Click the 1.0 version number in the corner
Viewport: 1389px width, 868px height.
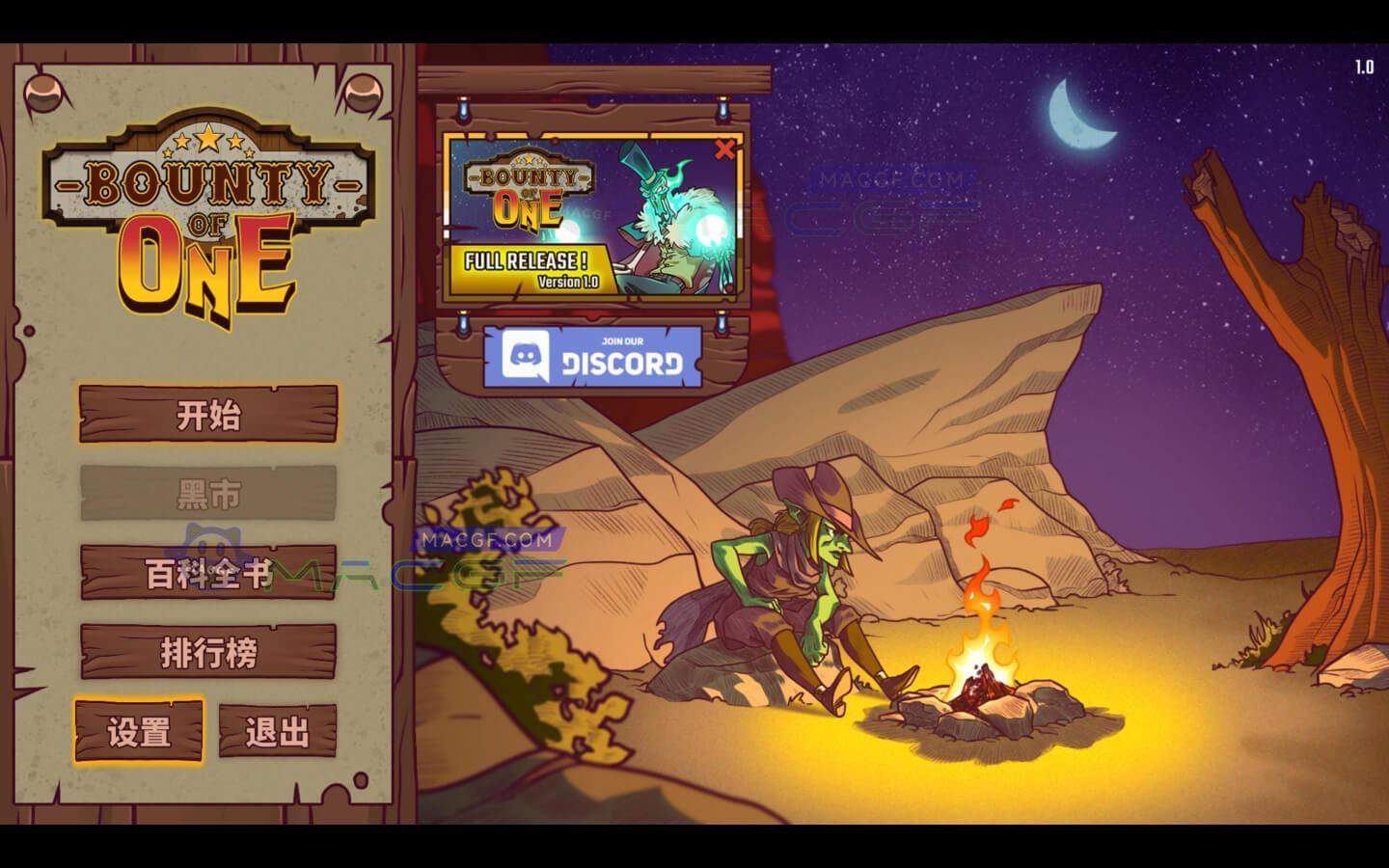click(1363, 65)
